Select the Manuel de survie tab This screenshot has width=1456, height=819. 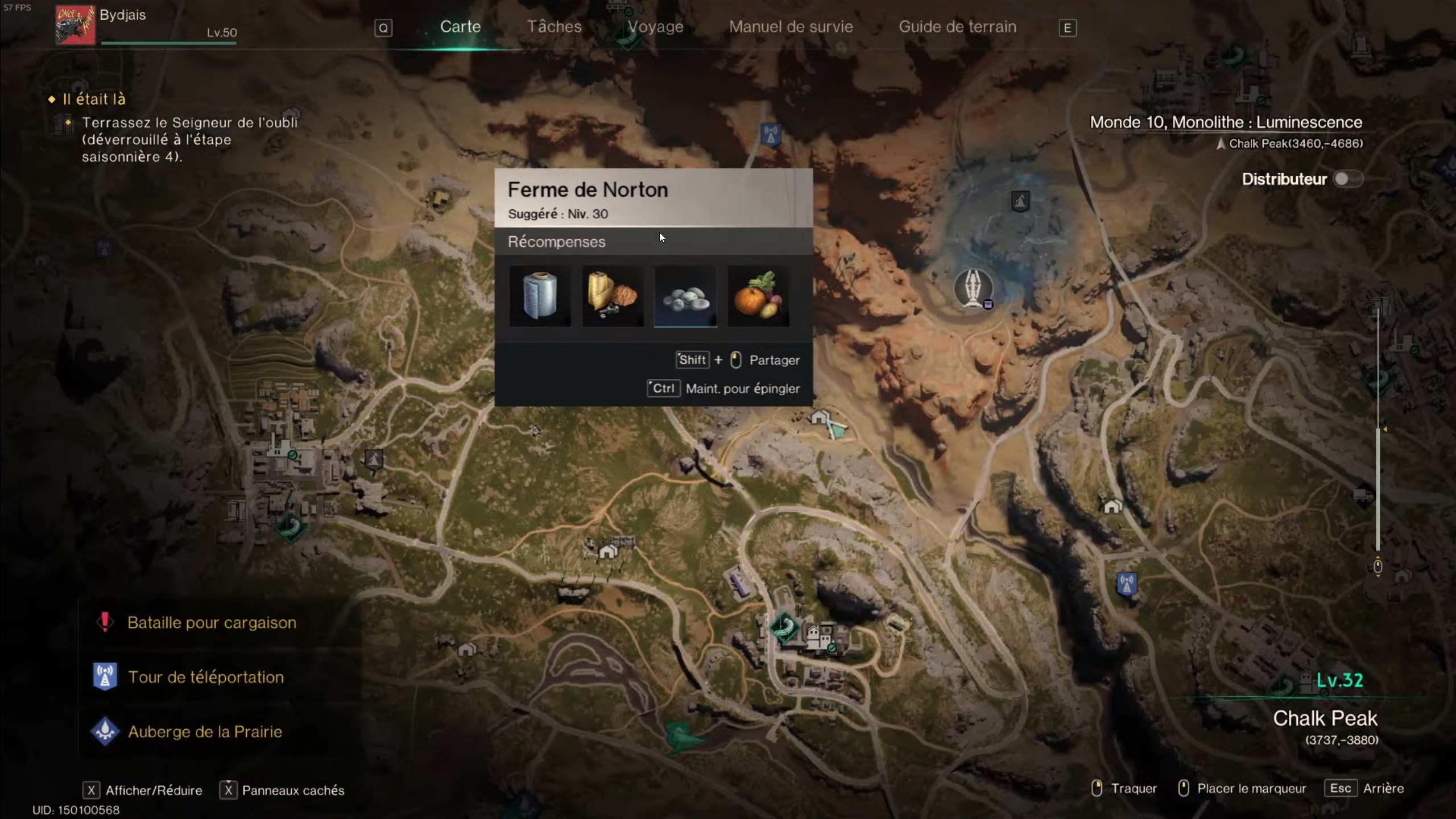click(791, 27)
